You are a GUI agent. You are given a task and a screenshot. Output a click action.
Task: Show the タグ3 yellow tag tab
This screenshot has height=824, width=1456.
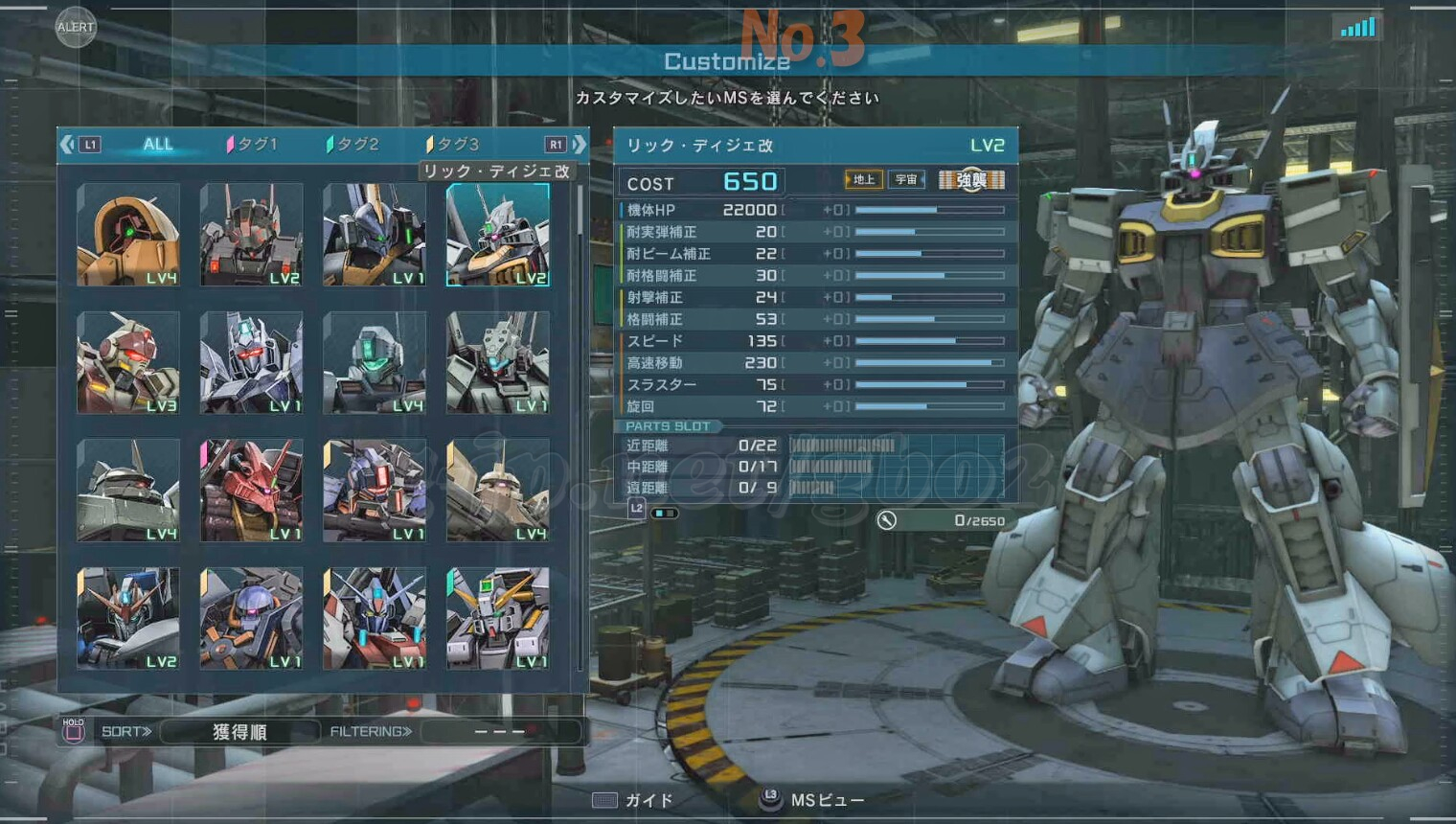click(x=453, y=145)
